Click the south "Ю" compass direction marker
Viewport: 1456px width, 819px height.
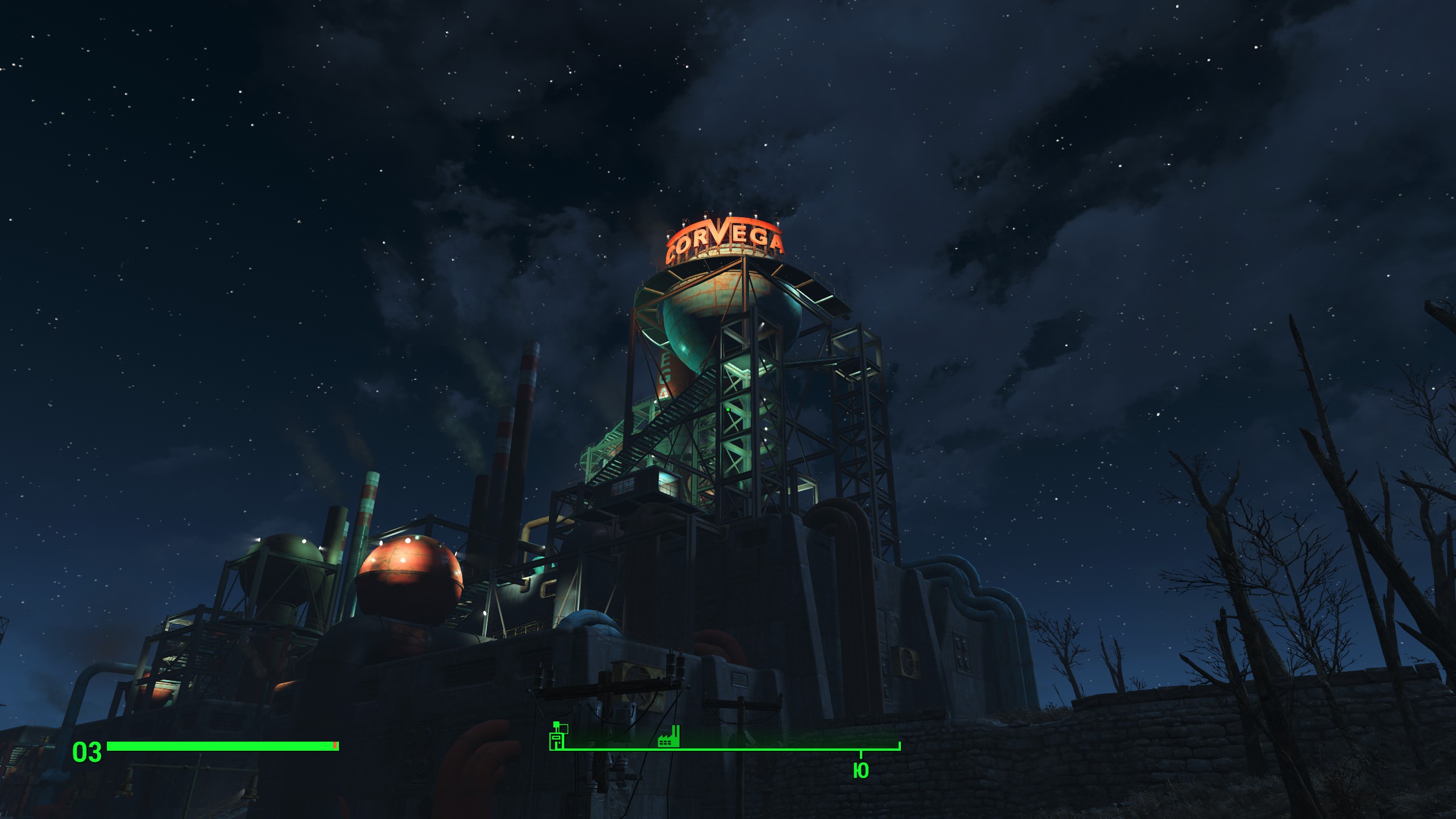861,770
